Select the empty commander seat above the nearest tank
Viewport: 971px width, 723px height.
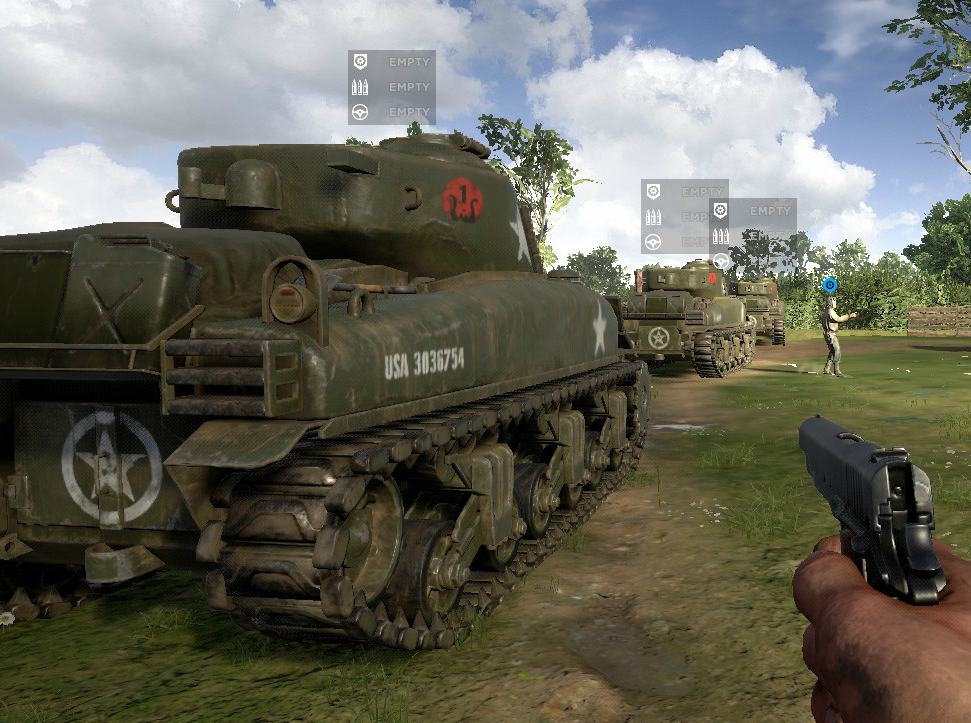point(391,62)
